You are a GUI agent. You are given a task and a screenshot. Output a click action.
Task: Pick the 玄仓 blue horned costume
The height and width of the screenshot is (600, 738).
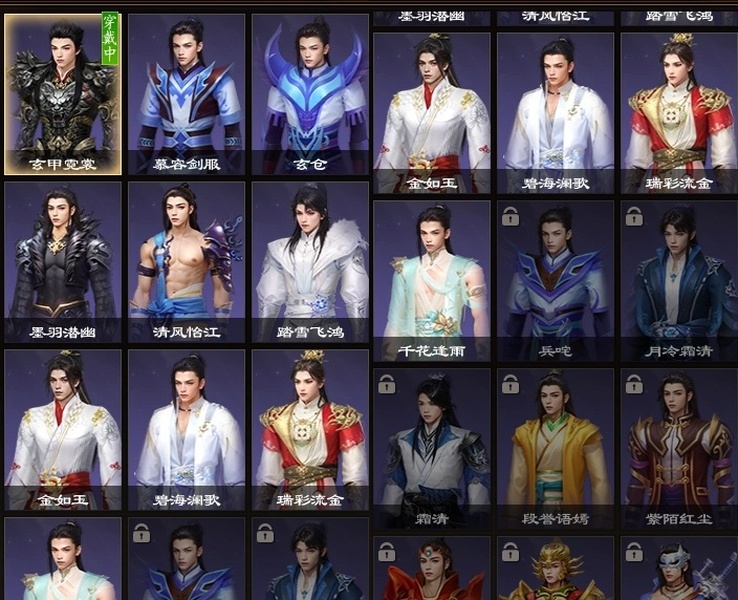tap(310, 95)
